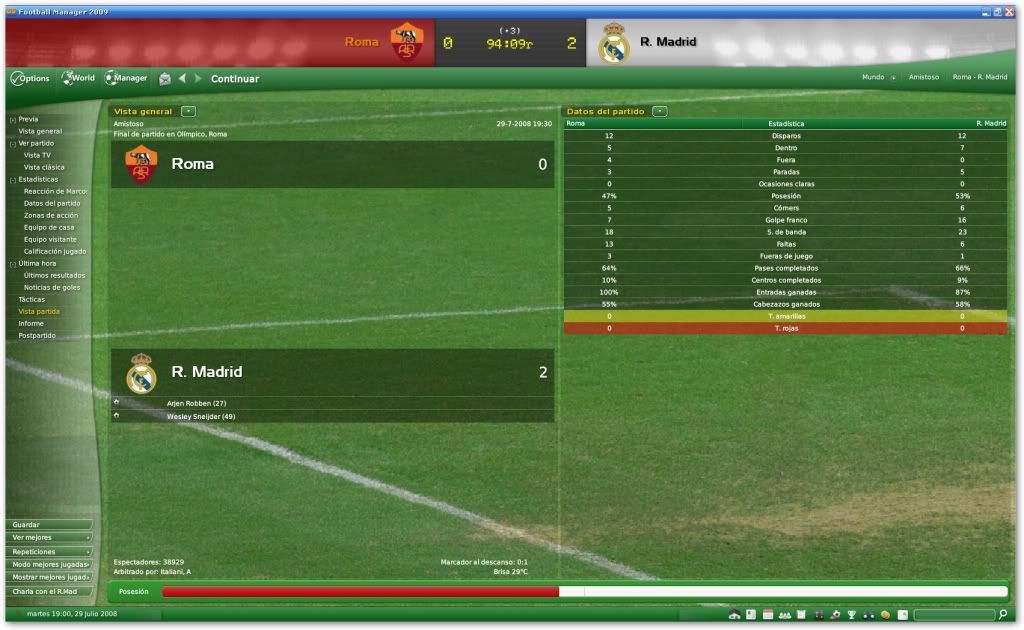Go to the Tácticas section
Image resolution: width=1024 pixels, height=630 pixels.
(x=32, y=299)
